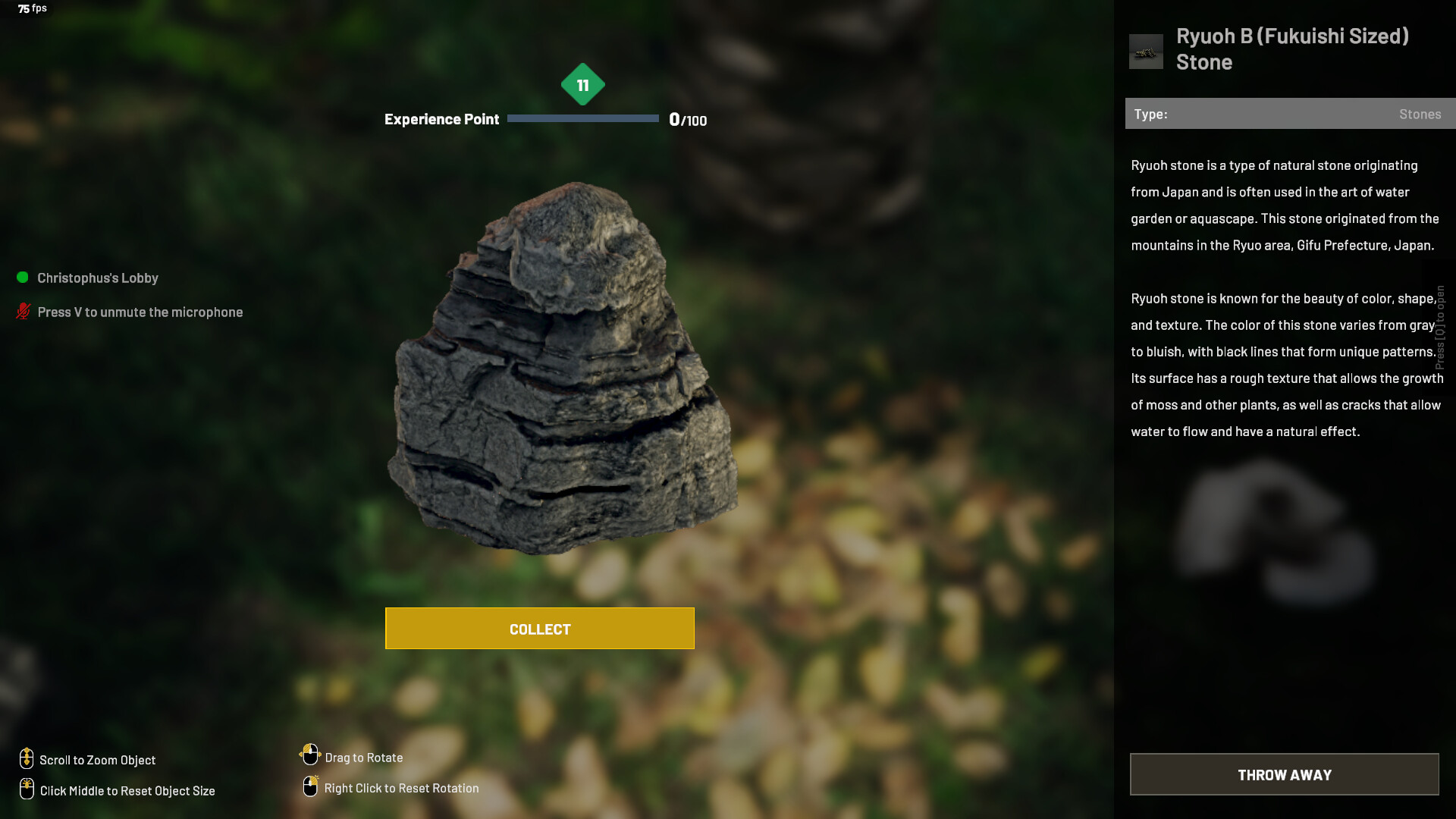Click the green lobby online status dot

coord(21,278)
